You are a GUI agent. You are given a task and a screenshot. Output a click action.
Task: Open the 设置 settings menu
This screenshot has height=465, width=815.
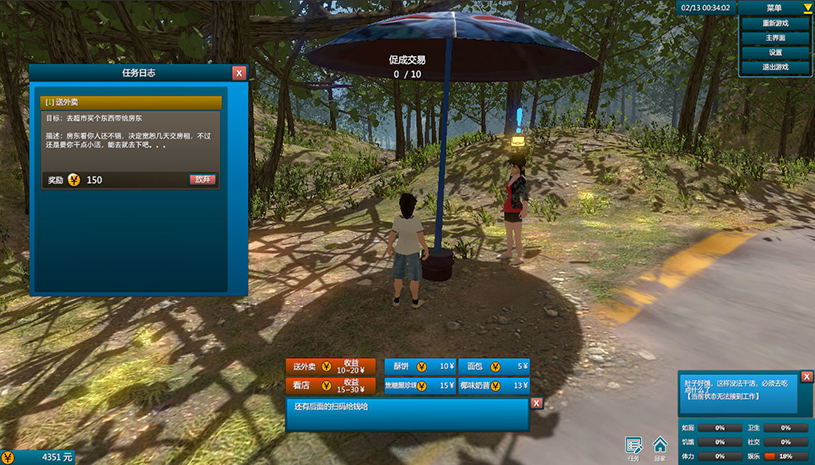coord(776,52)
